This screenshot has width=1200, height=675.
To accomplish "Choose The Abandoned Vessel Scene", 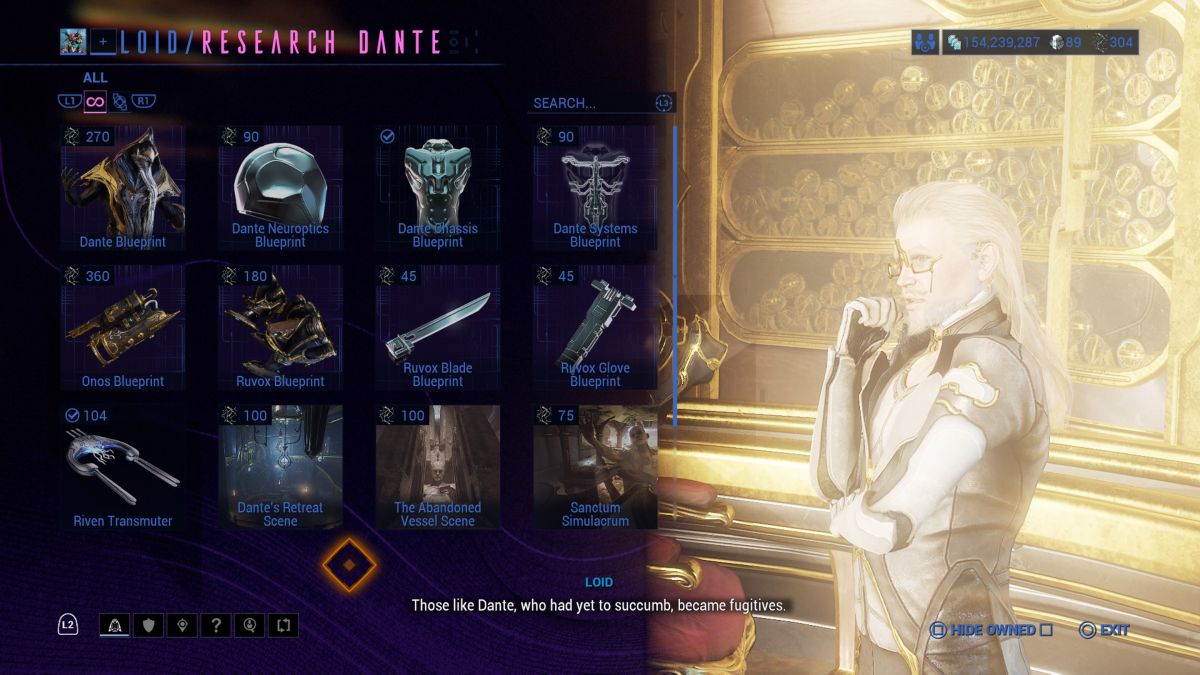I will (437, 467).
